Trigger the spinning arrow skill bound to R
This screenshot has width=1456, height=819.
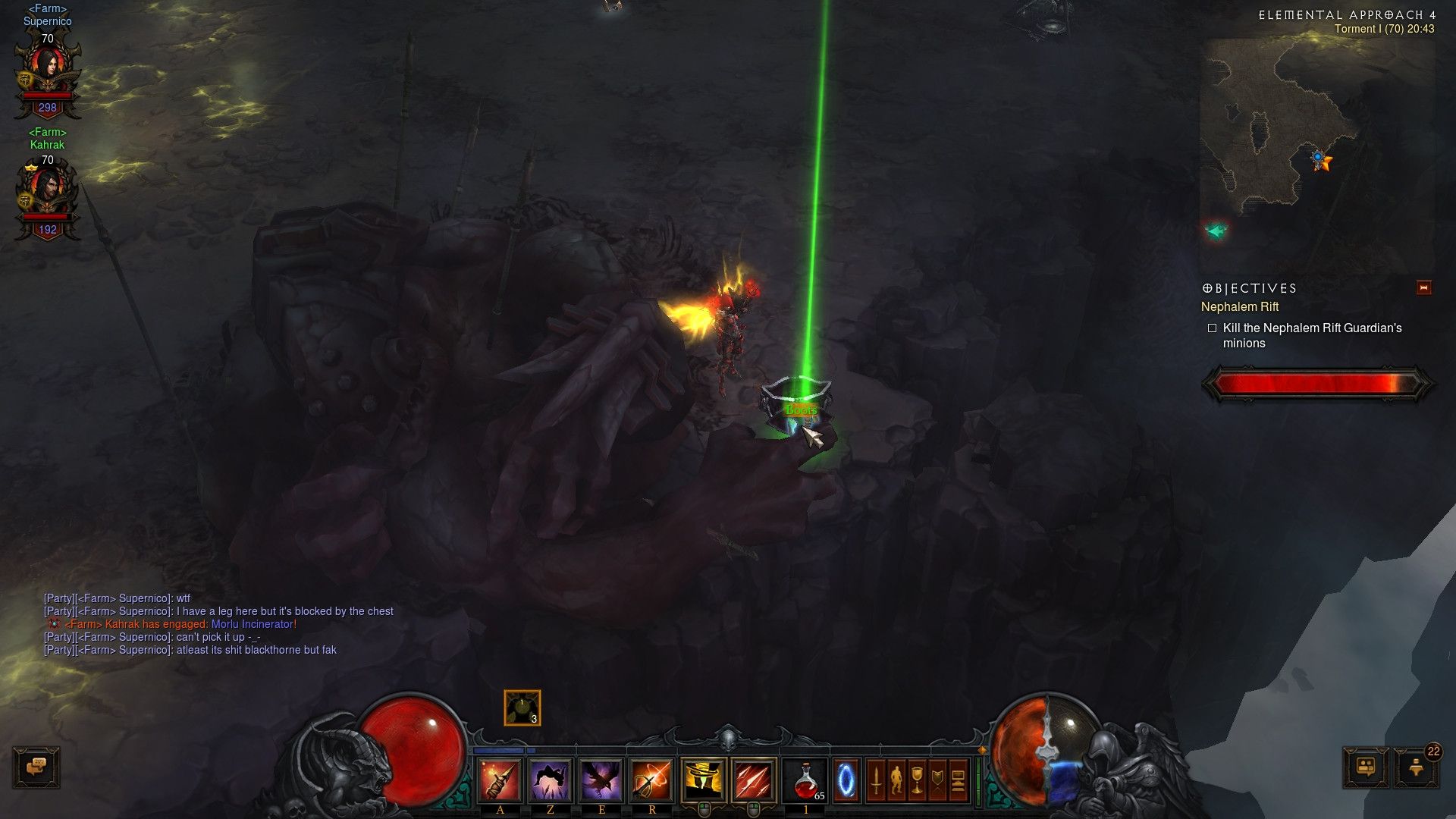point(651,780)
